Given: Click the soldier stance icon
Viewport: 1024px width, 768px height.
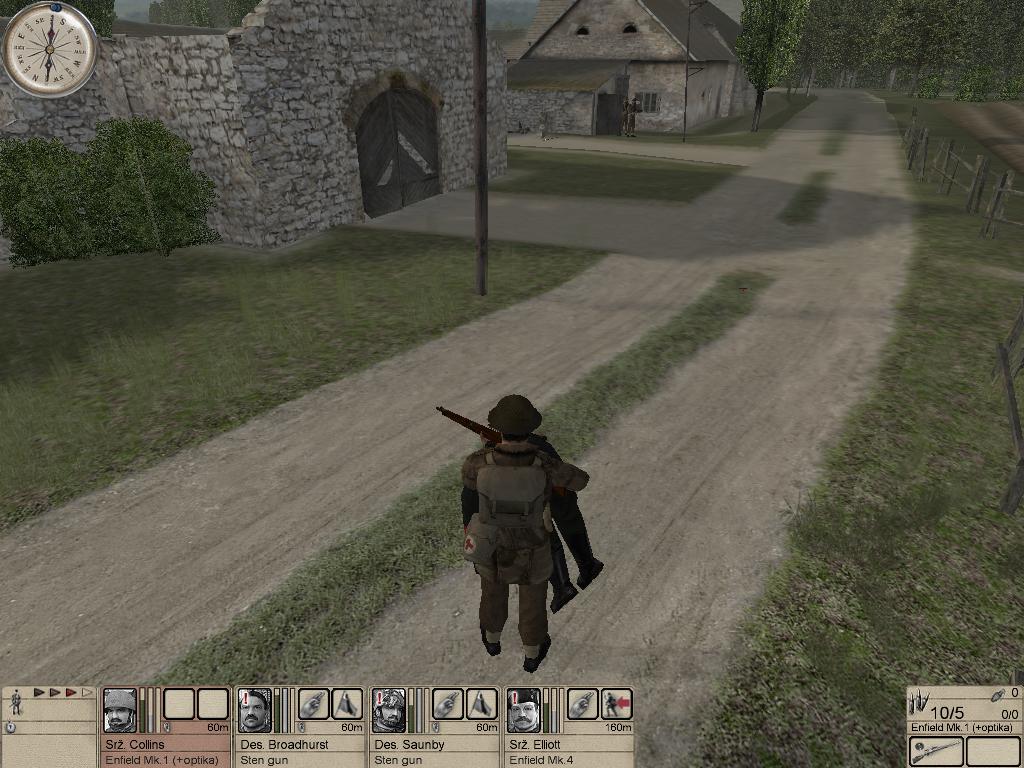Looking at the screenshot, I should (16, 703).
